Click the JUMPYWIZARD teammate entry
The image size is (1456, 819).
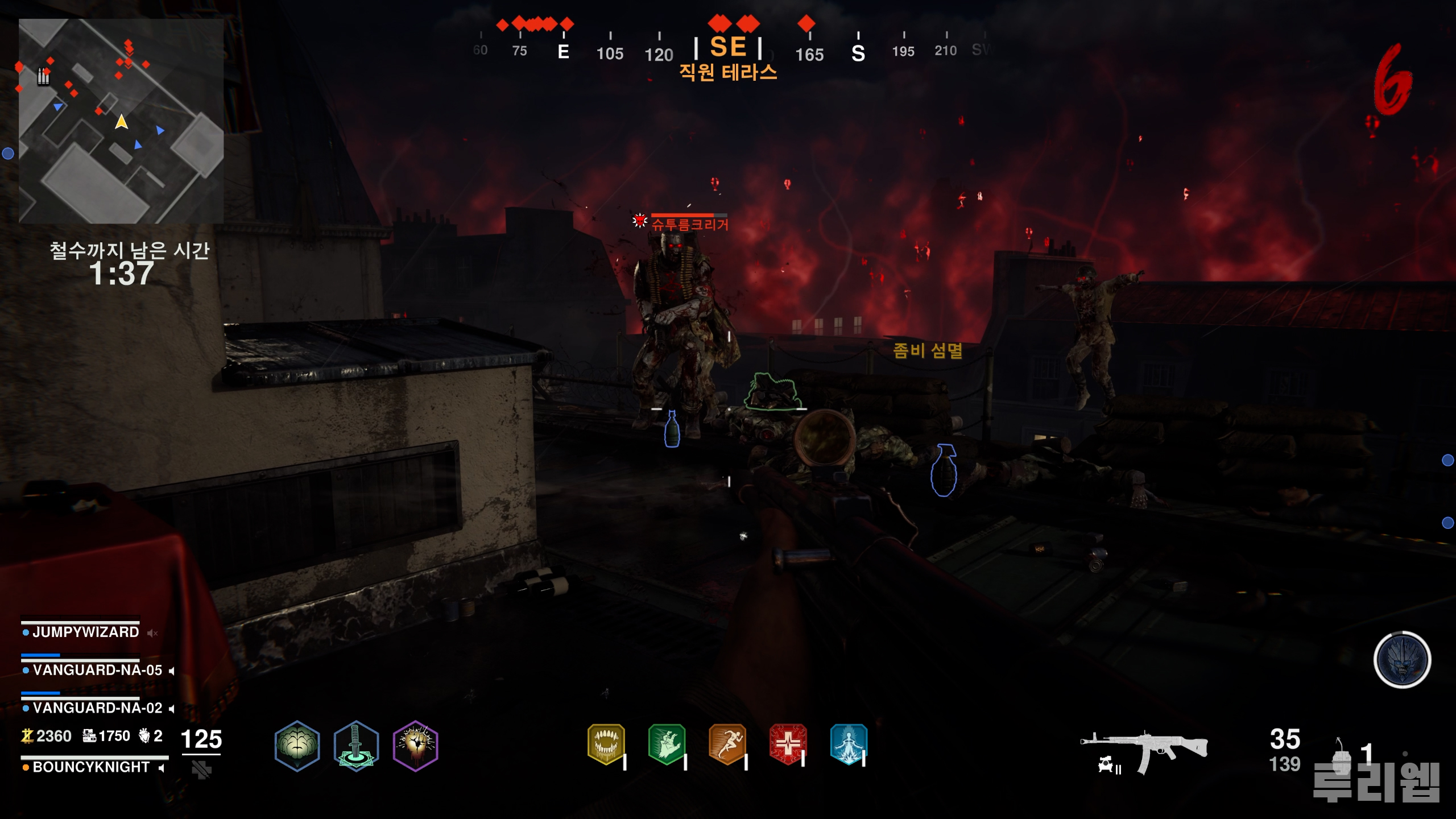tap(85, 632)
